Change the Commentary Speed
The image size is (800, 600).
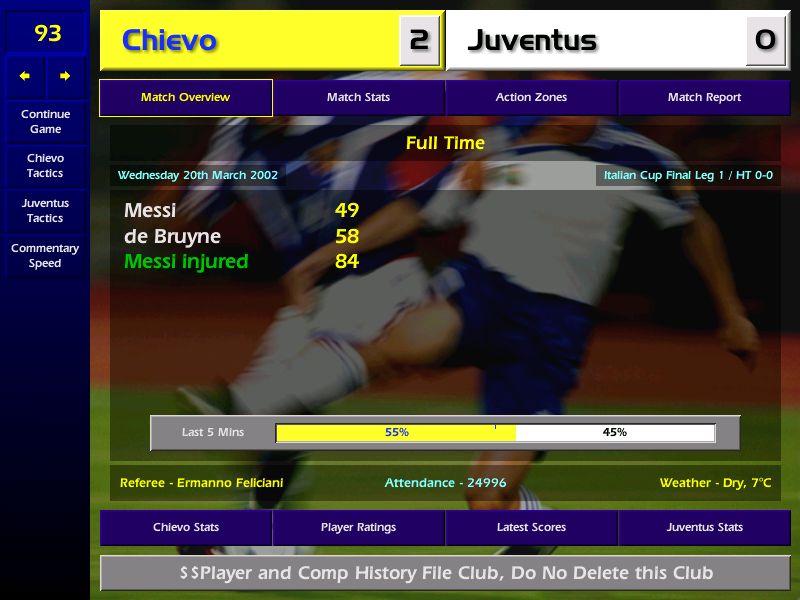tap(45, 255)
